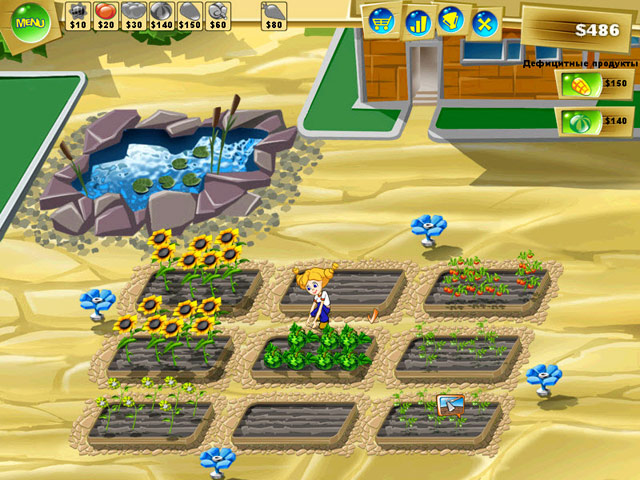
Task: Click the arrow sign on the garden bed
Action: click(x=451, y=405)
